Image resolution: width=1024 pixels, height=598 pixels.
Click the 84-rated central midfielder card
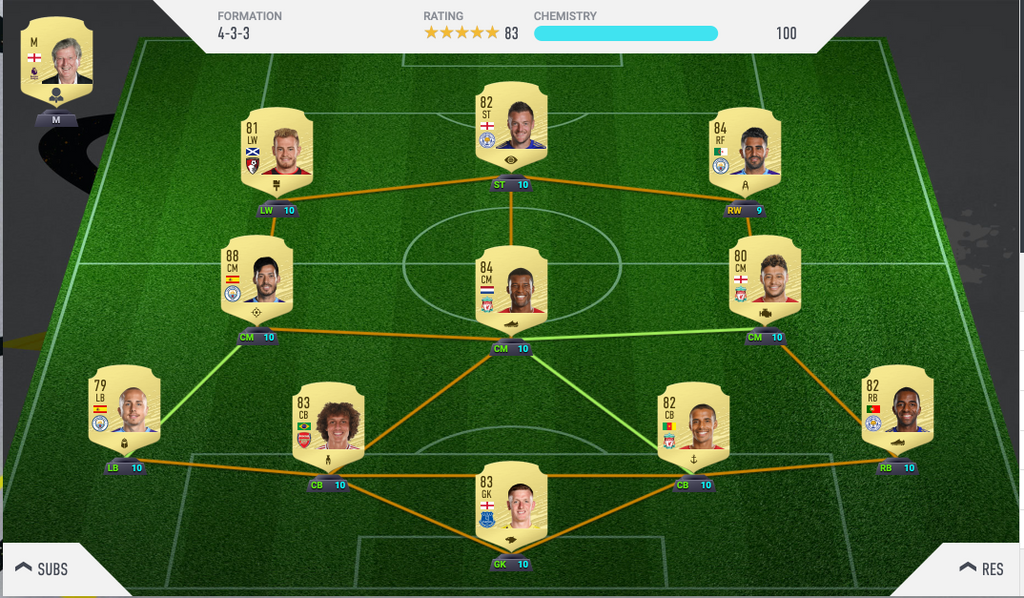[x=511, y=287]
